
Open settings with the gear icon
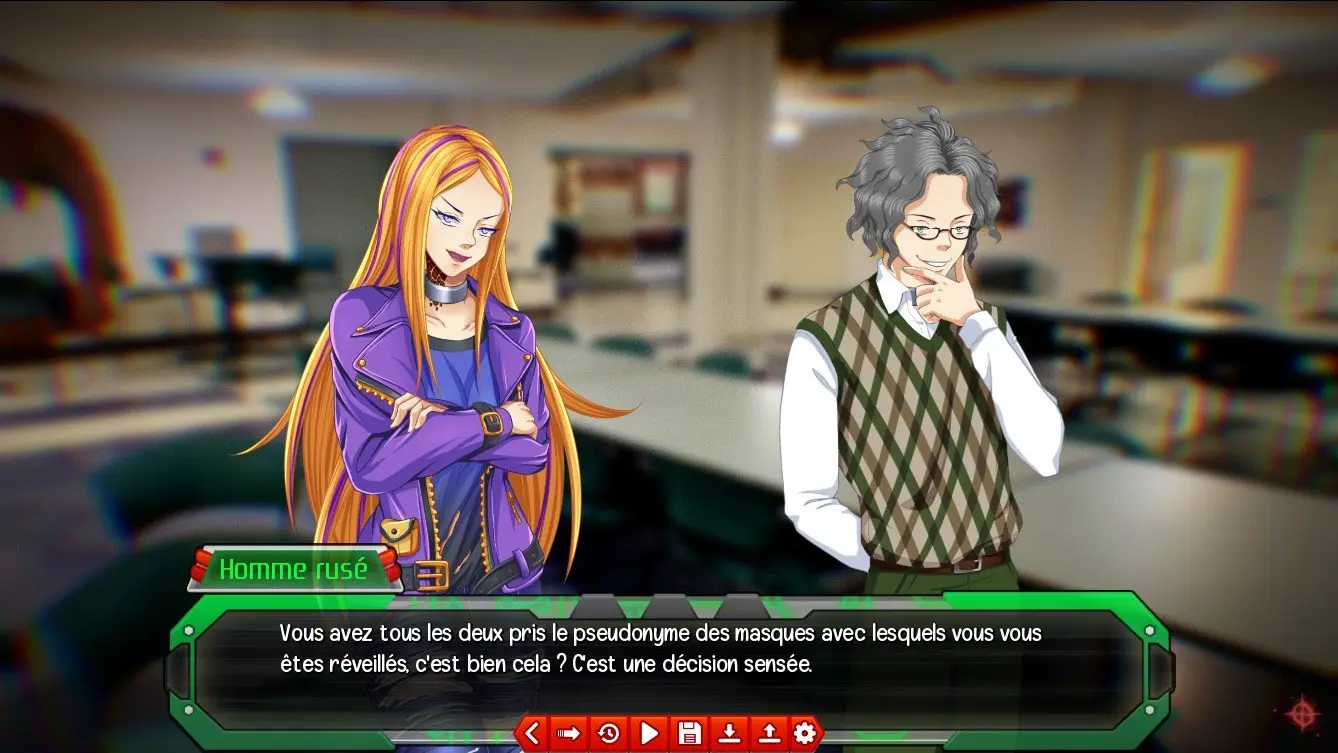click(x=805, y=734)
